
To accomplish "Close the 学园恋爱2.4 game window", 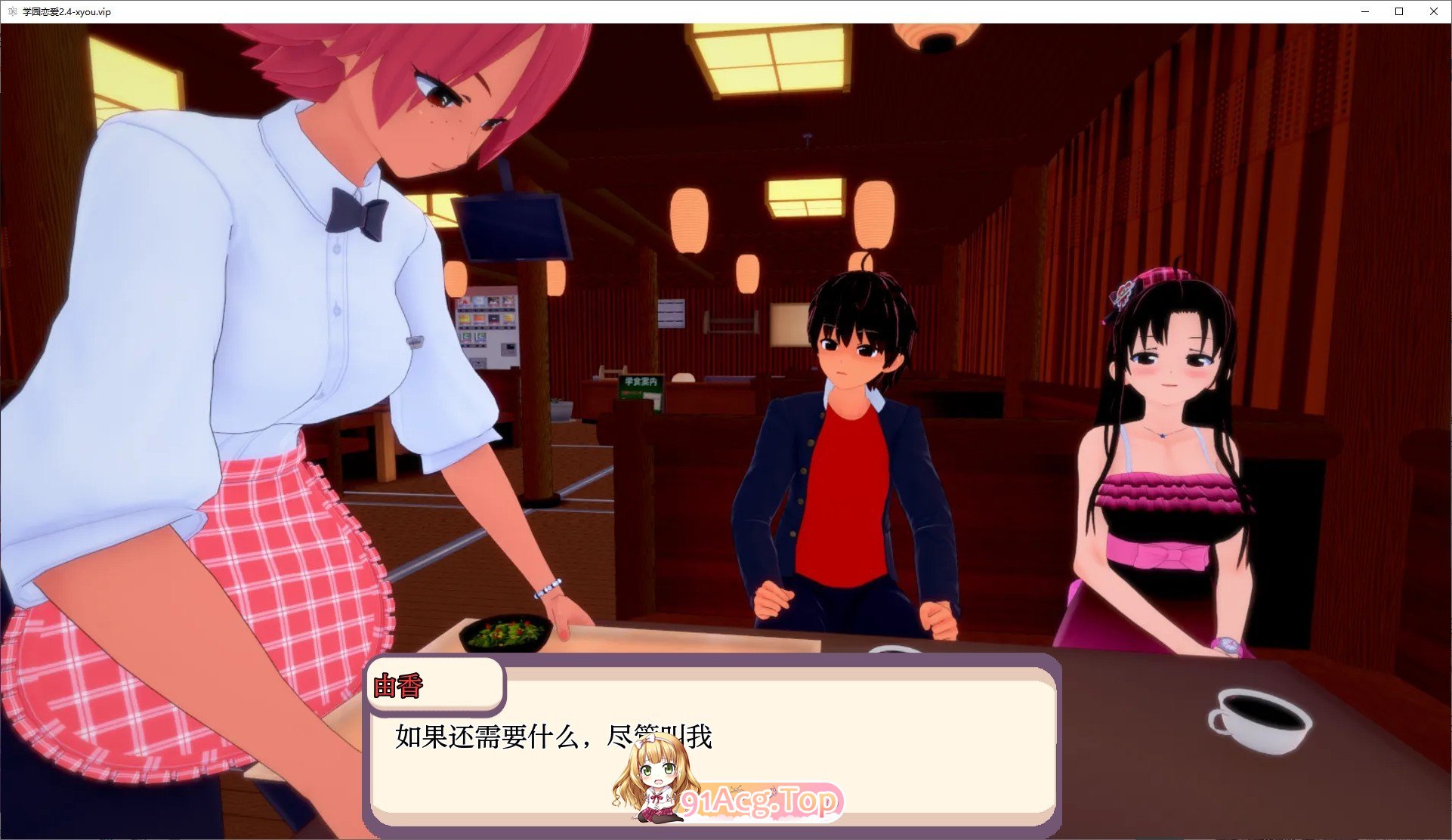I will pos(1433,12).
